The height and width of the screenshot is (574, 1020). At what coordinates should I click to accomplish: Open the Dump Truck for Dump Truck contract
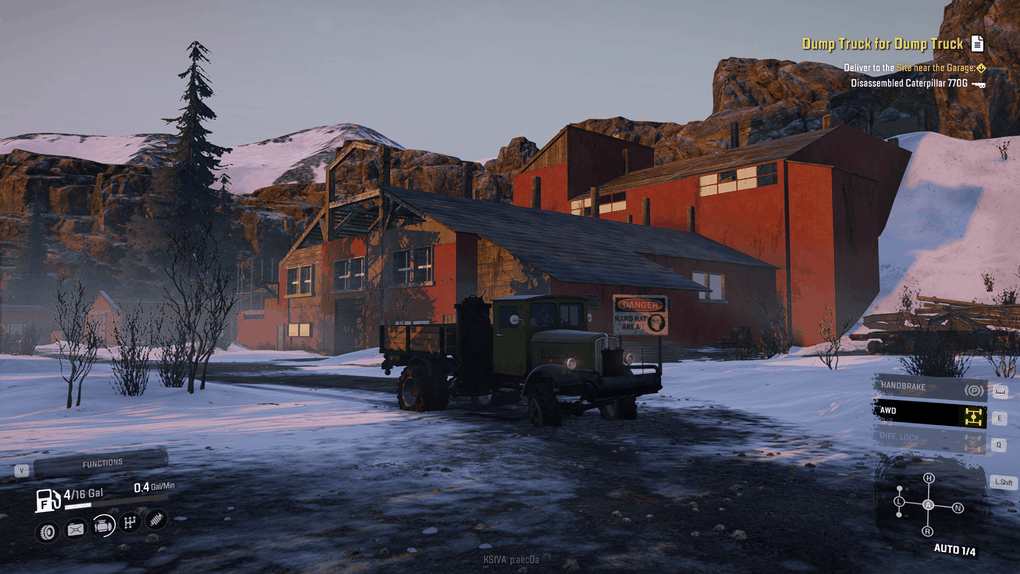[x=882, y=44]
